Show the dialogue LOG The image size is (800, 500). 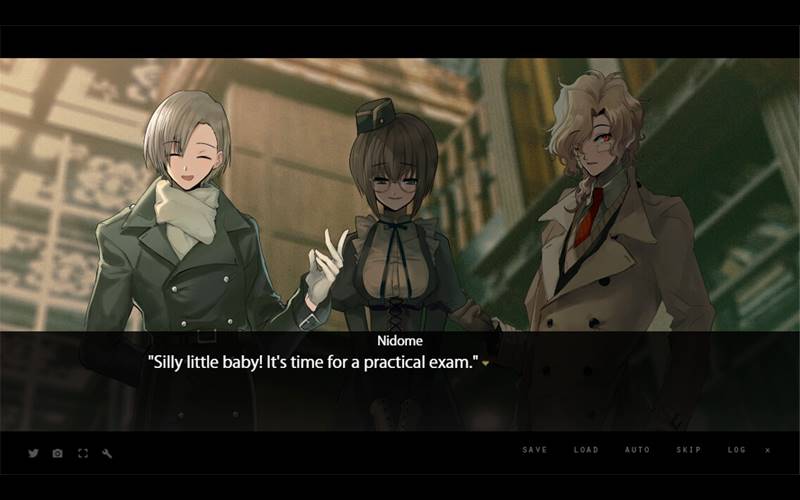pos(737,450)
